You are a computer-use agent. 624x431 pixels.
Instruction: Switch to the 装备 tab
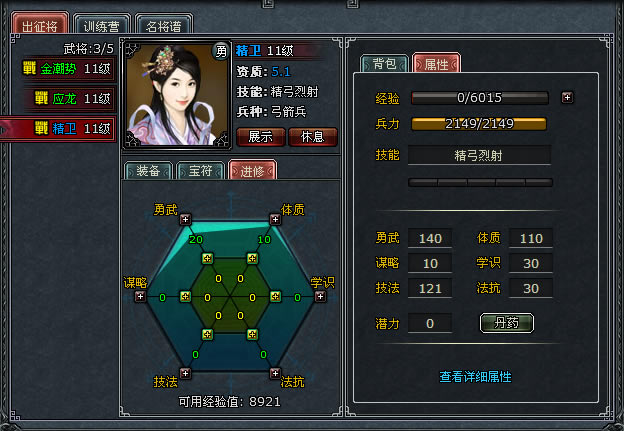coord(148,171)
